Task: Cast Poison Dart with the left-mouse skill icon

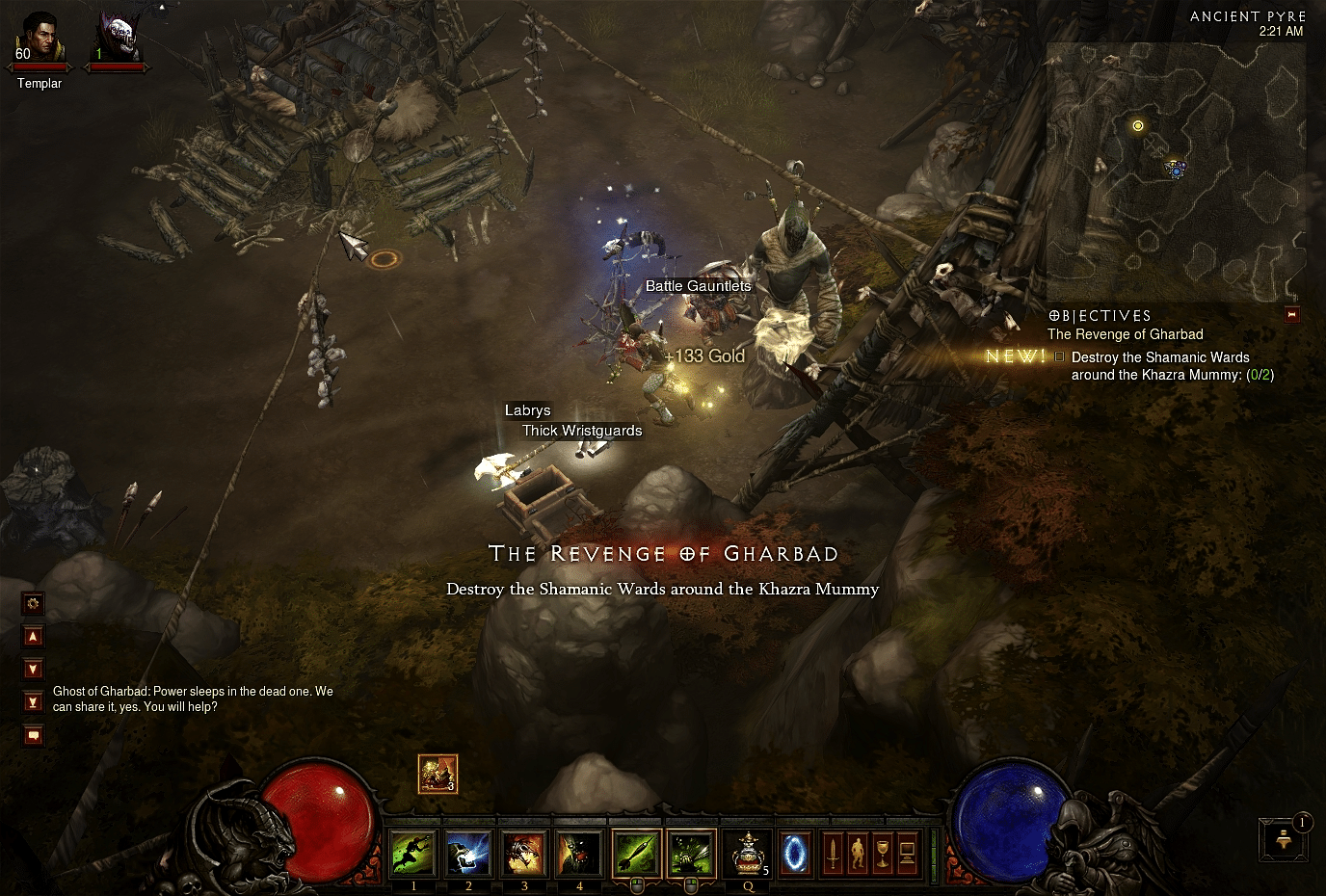Action: [635, 854]
